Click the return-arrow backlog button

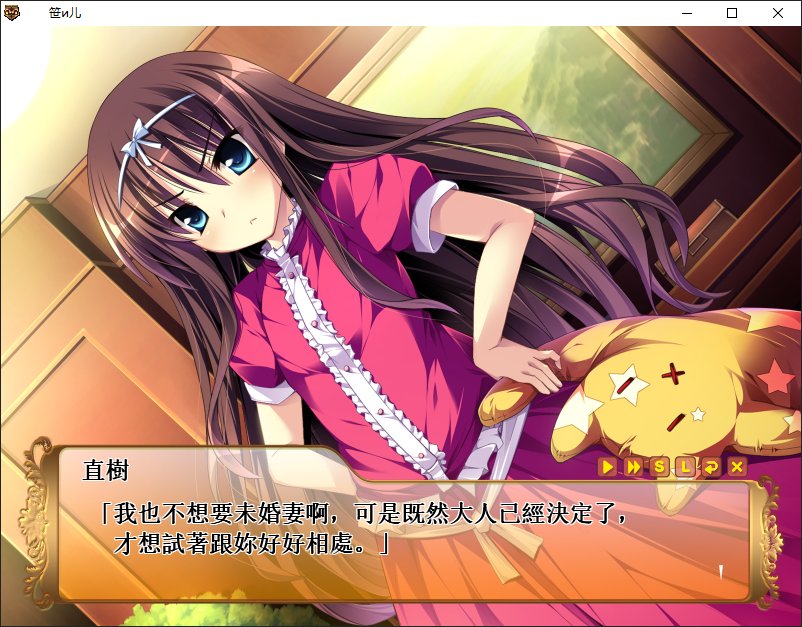click(x=711, y=467)
